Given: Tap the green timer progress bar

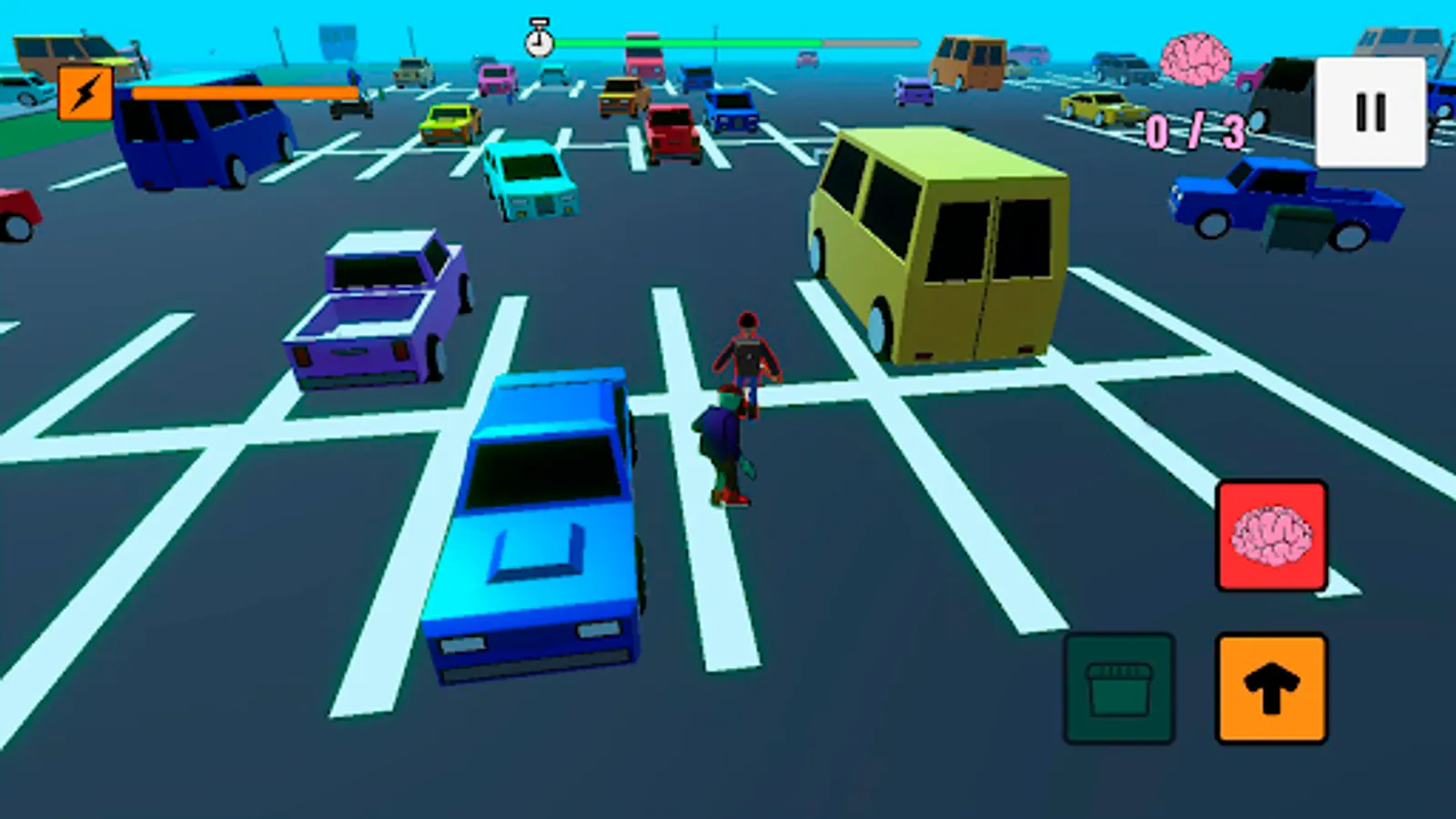Looking at the screenshot, I should [692, 41].
